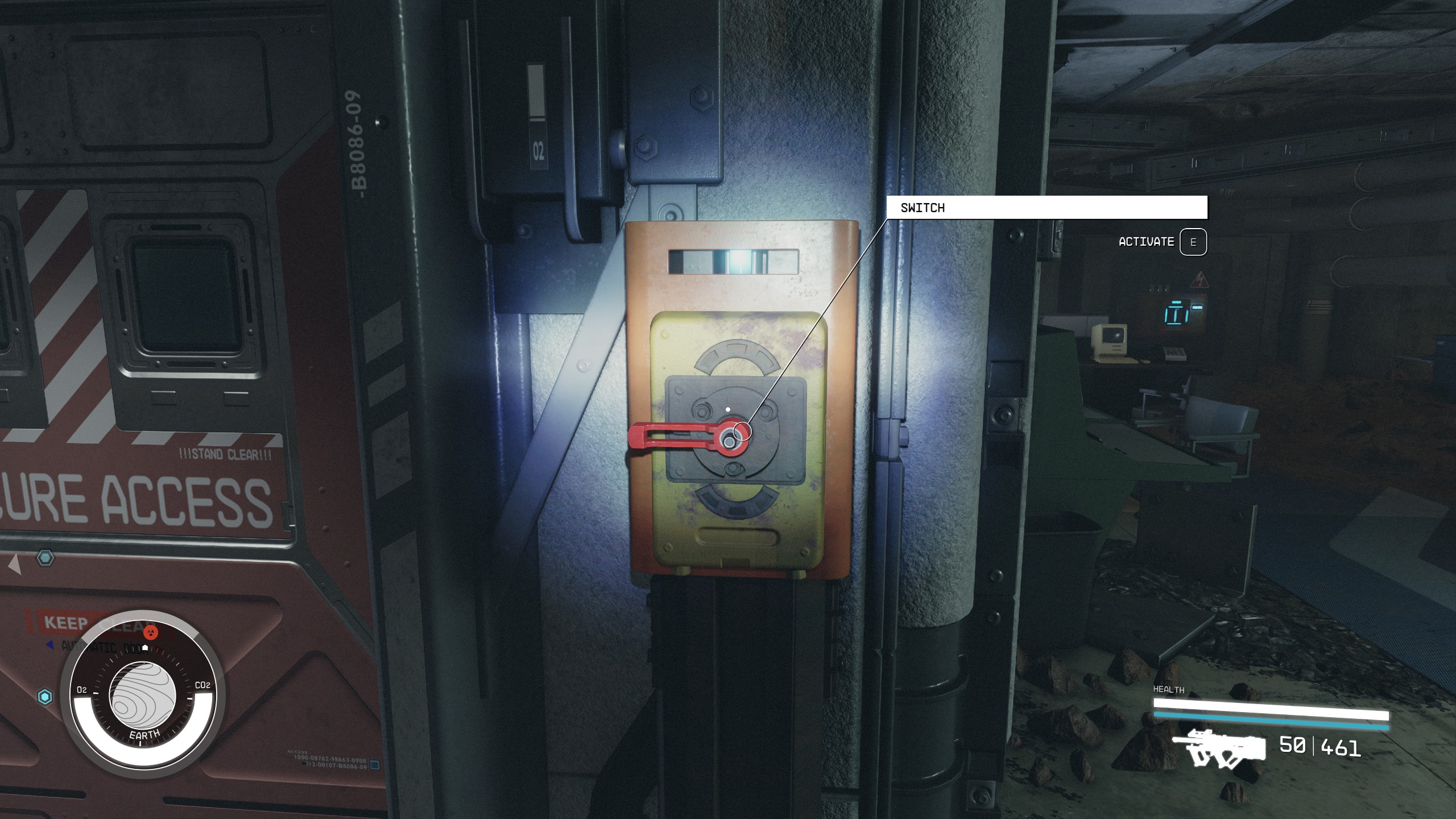Click the SWITCH callout label
The image size is (1456, 819).
coord(923,208)
